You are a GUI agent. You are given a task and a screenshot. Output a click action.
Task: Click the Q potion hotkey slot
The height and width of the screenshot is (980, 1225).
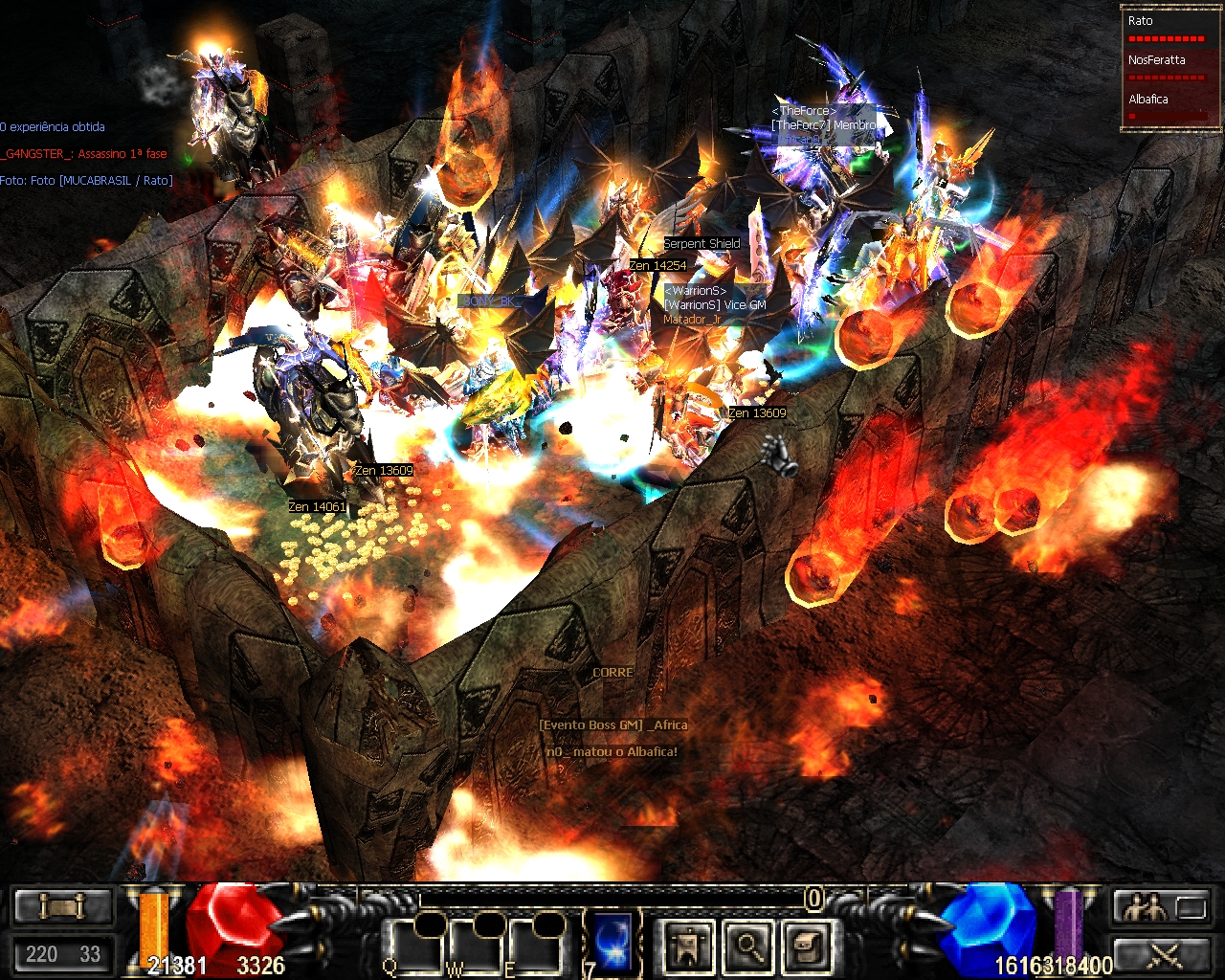[412, 945]
